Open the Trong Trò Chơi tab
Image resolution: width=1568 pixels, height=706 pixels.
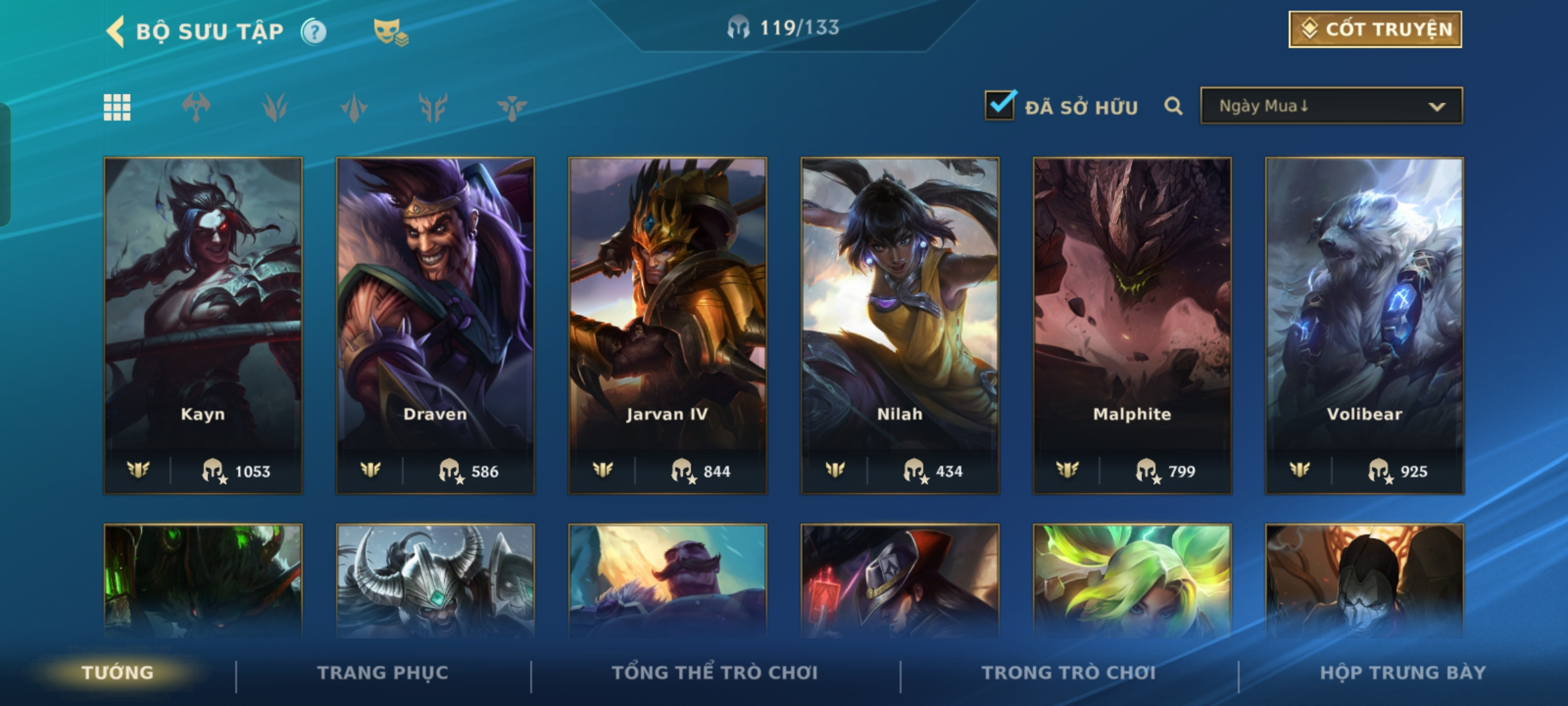[1069, 673]
